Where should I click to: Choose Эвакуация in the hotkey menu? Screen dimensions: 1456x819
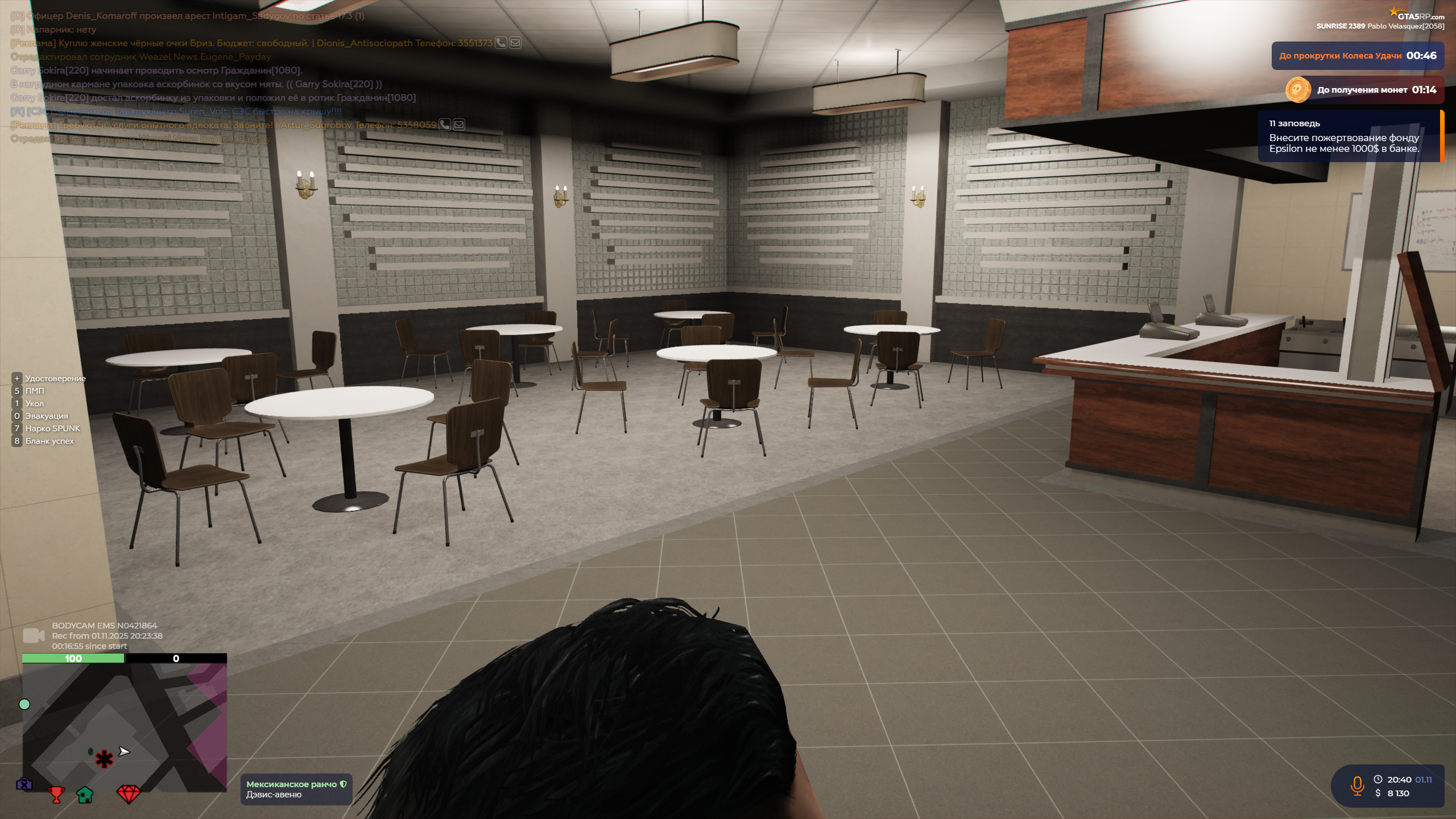[46, 416]
